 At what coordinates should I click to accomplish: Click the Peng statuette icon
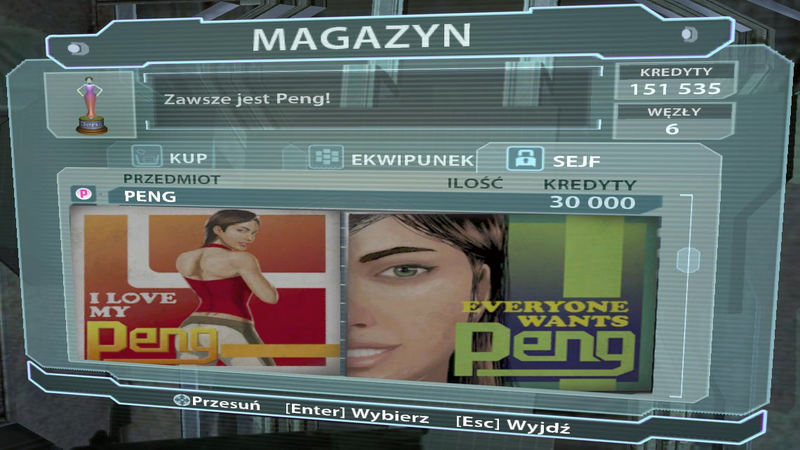pos(93,103)
